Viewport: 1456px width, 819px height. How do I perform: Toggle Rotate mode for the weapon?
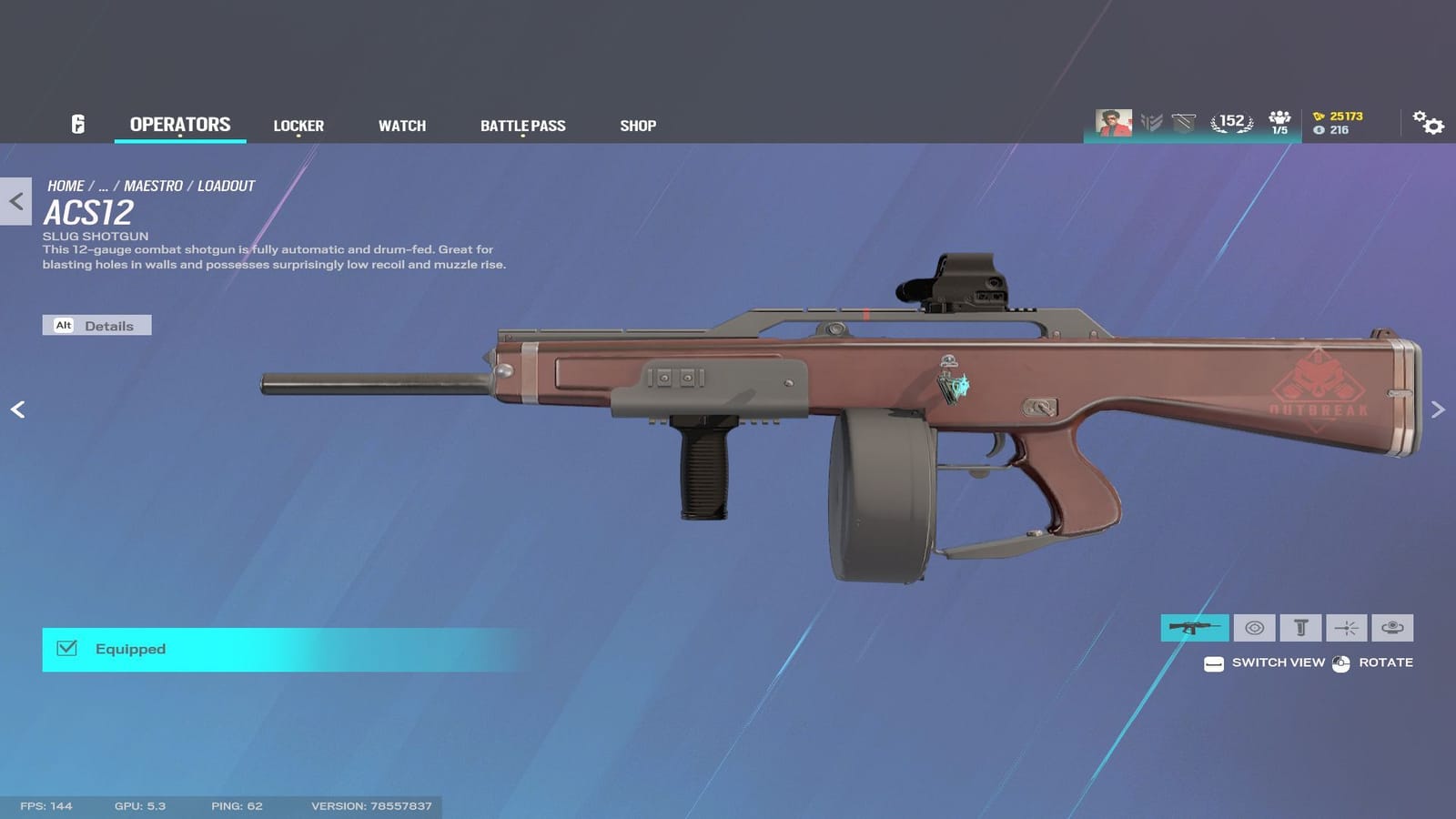tap(1340, 663)
